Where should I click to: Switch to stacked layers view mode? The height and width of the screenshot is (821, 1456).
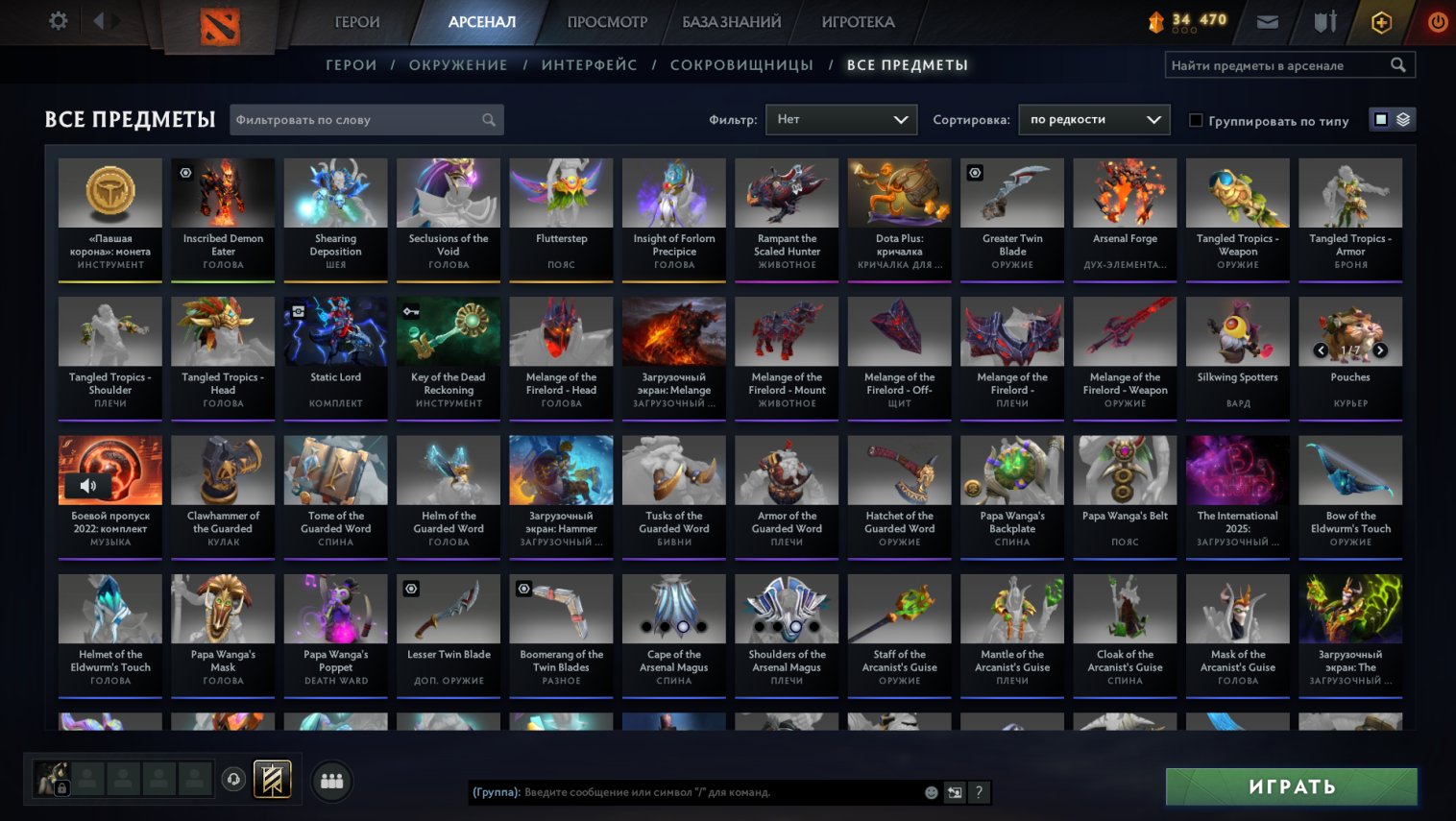pyautogui.click(x=1401, y=118)
